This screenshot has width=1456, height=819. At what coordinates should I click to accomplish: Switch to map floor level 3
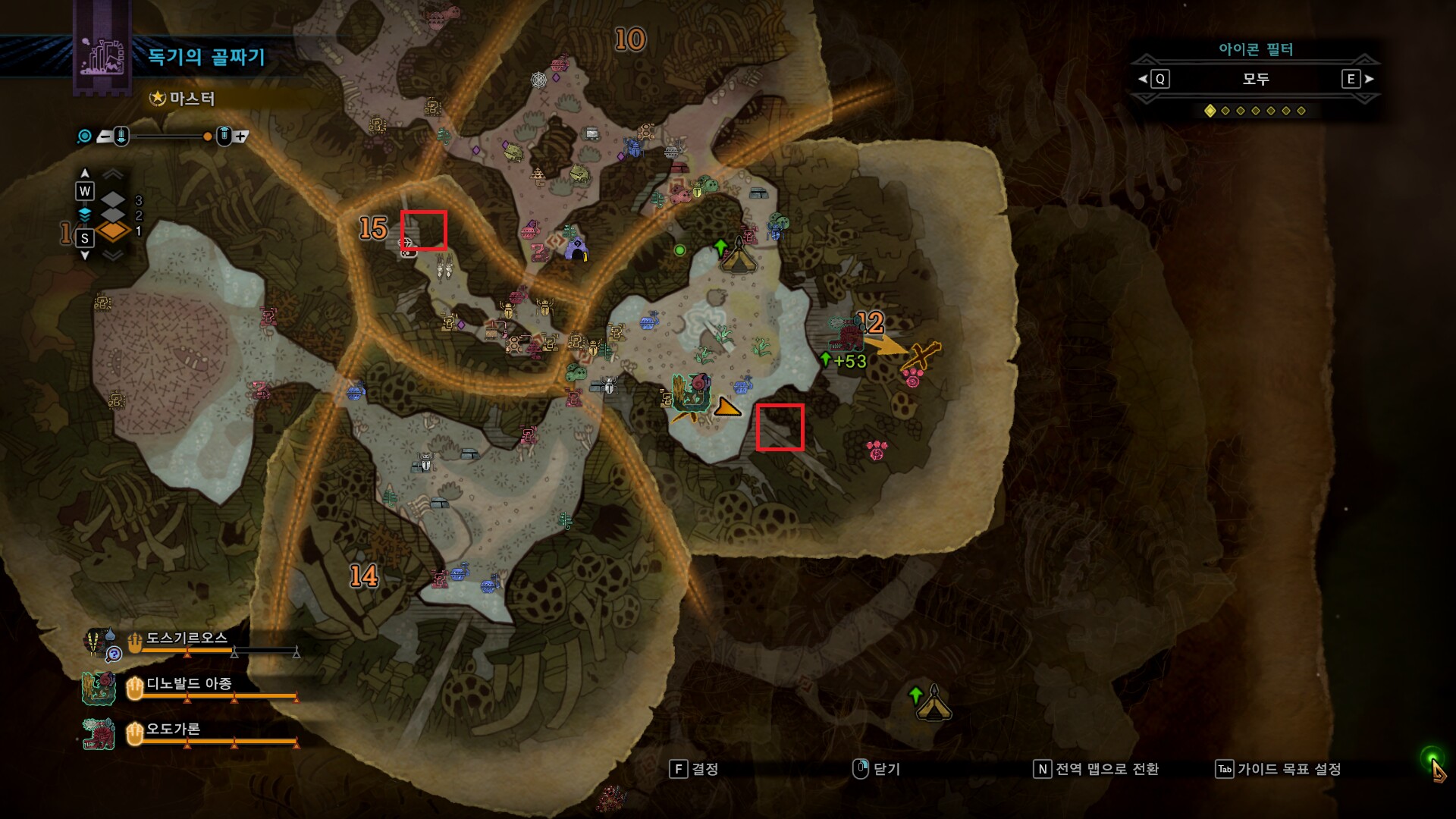pyautogui.click(x=113, y=200)
